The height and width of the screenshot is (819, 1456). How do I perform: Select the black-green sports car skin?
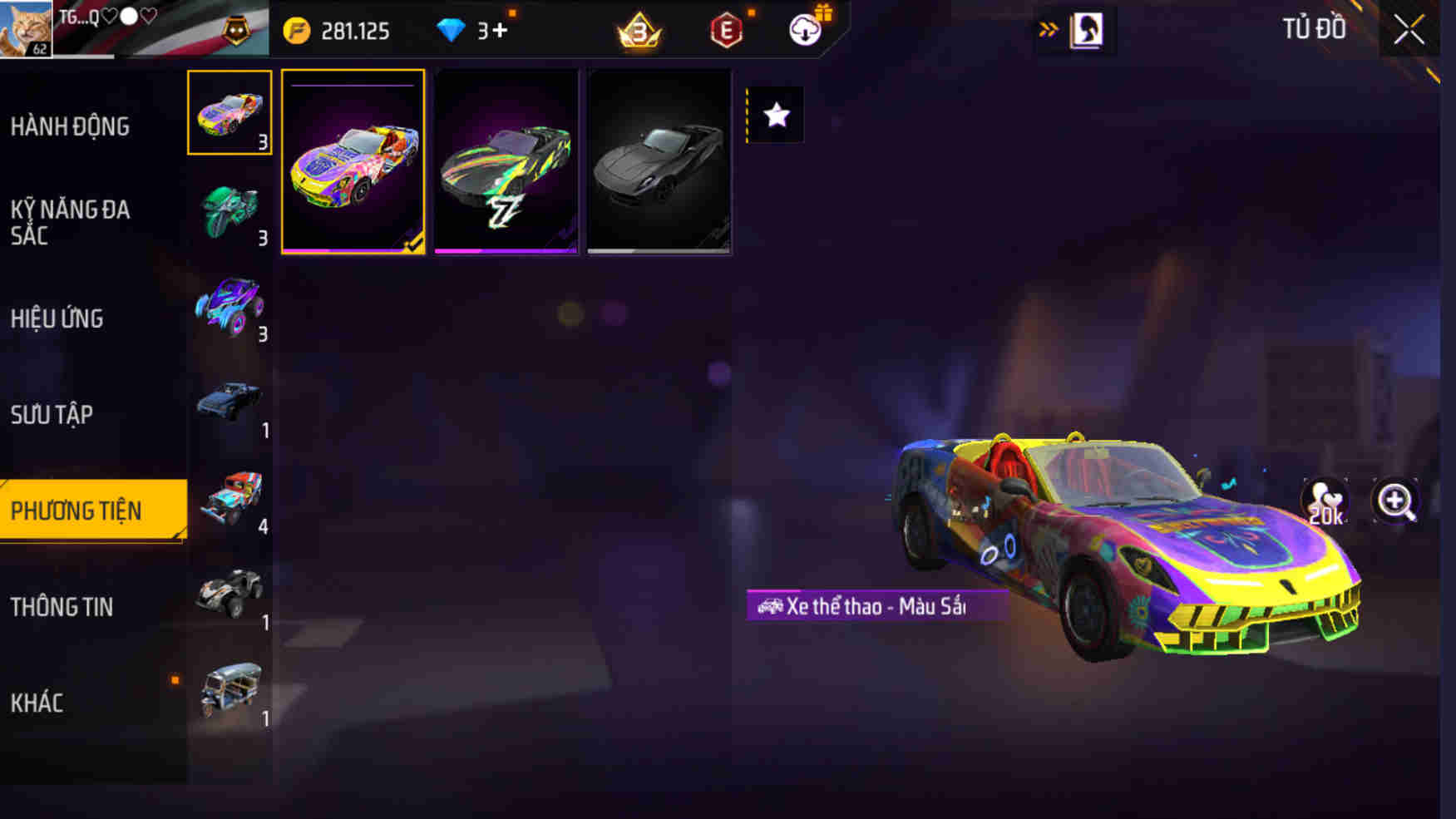click(x=506, y=163)
